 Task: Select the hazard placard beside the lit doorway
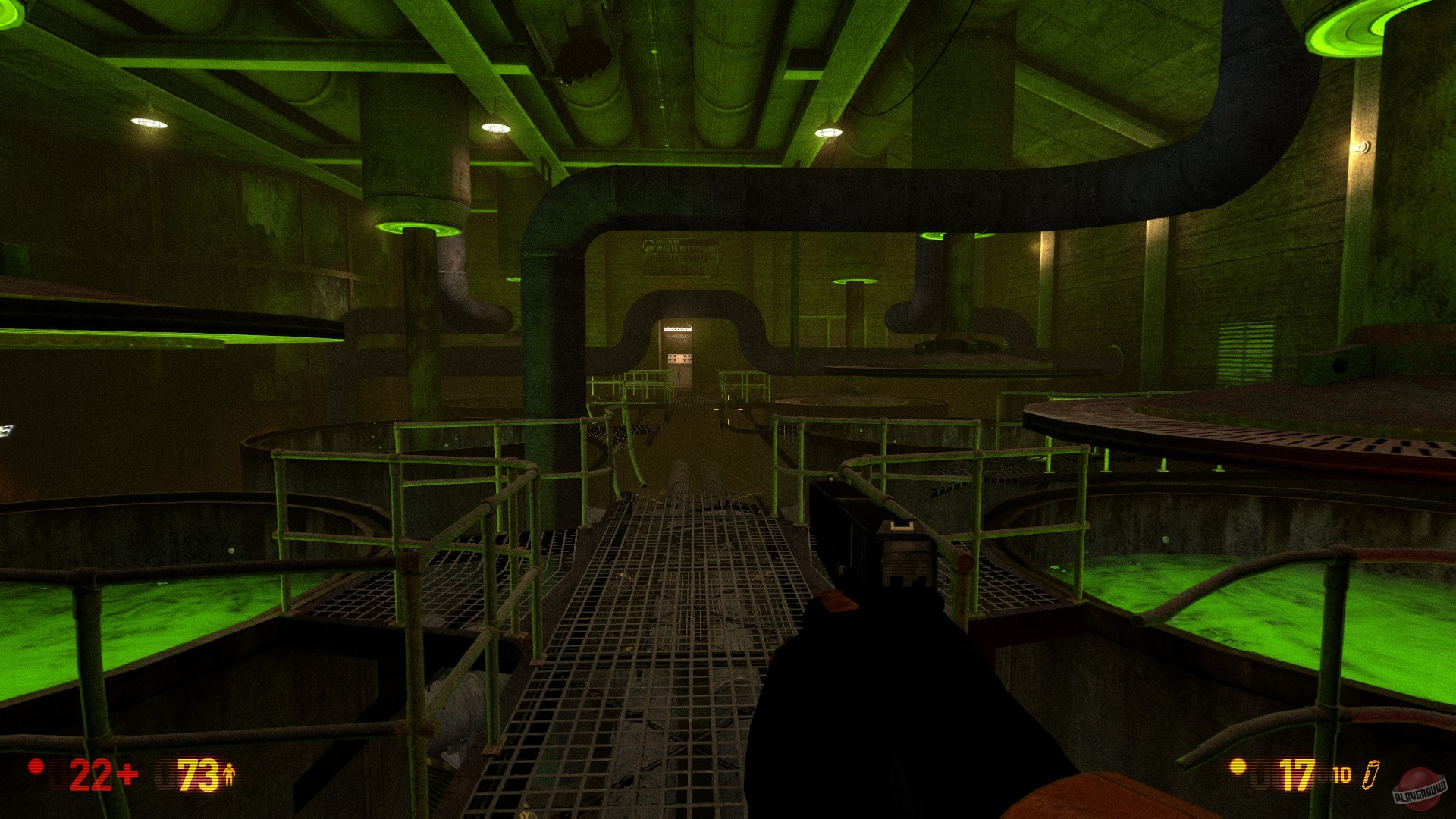679,358
